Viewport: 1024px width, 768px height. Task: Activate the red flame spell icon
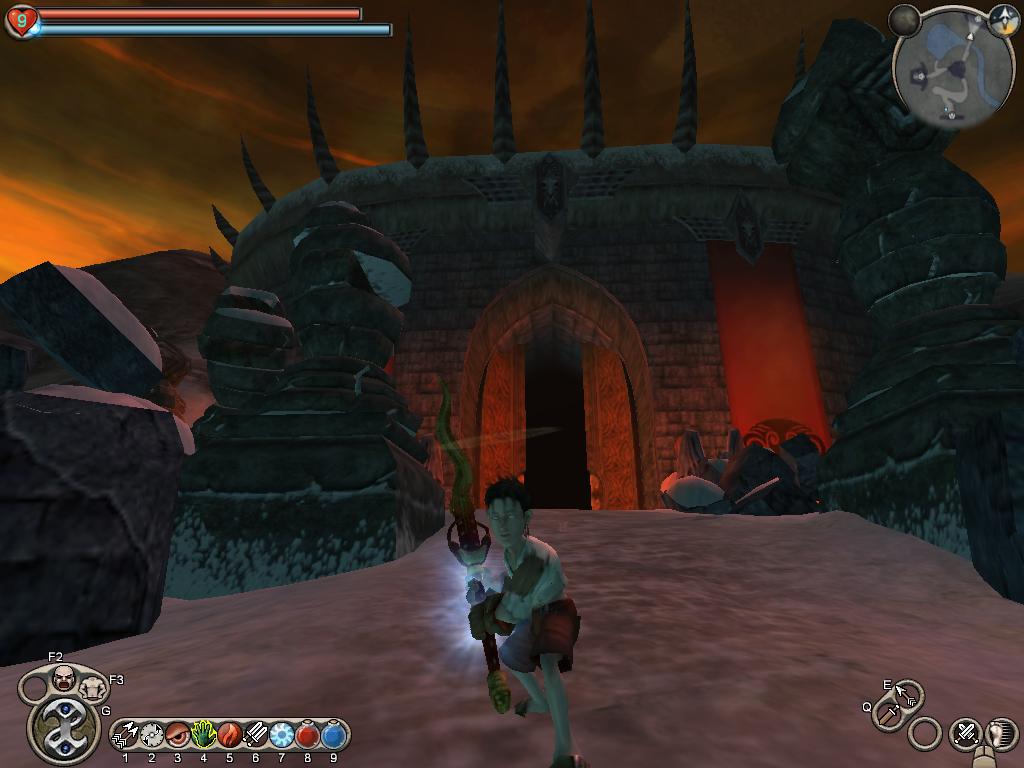229,736
